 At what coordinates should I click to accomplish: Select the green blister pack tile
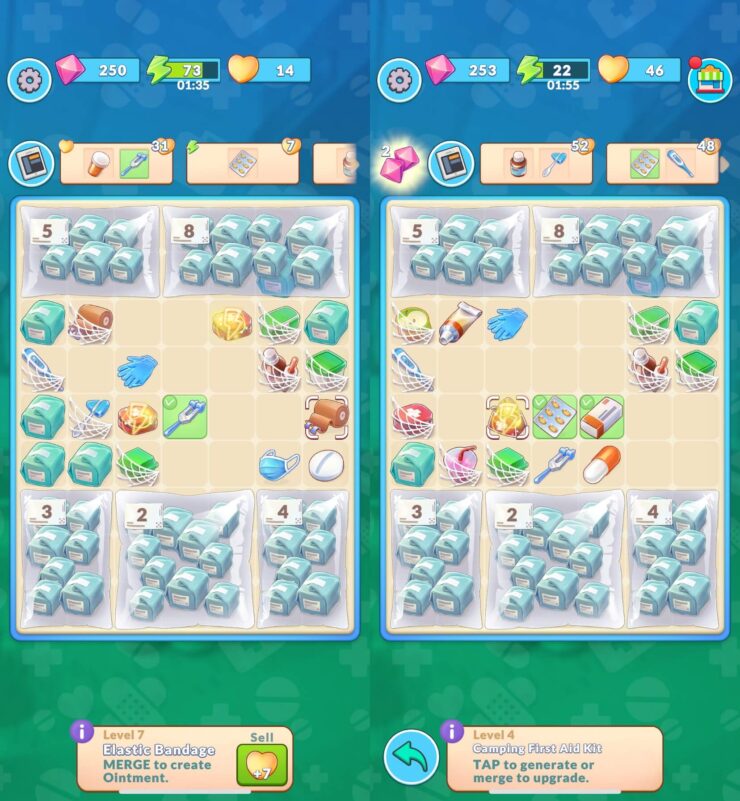[554, 417]
